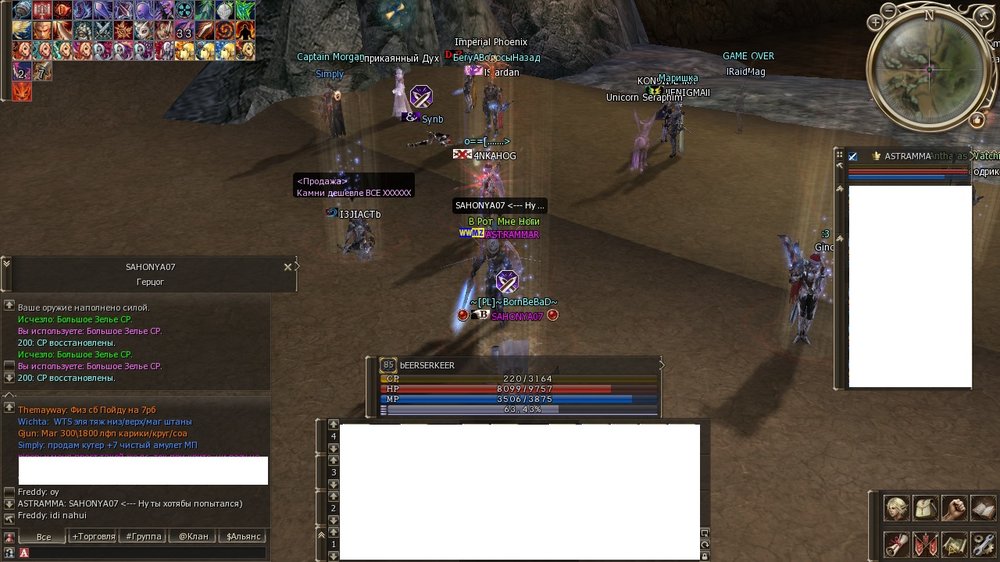Toggle the checkbox beside ASTRAMMA party member
This screenshot has height=562, width=1000.
[x=853, y=157]
